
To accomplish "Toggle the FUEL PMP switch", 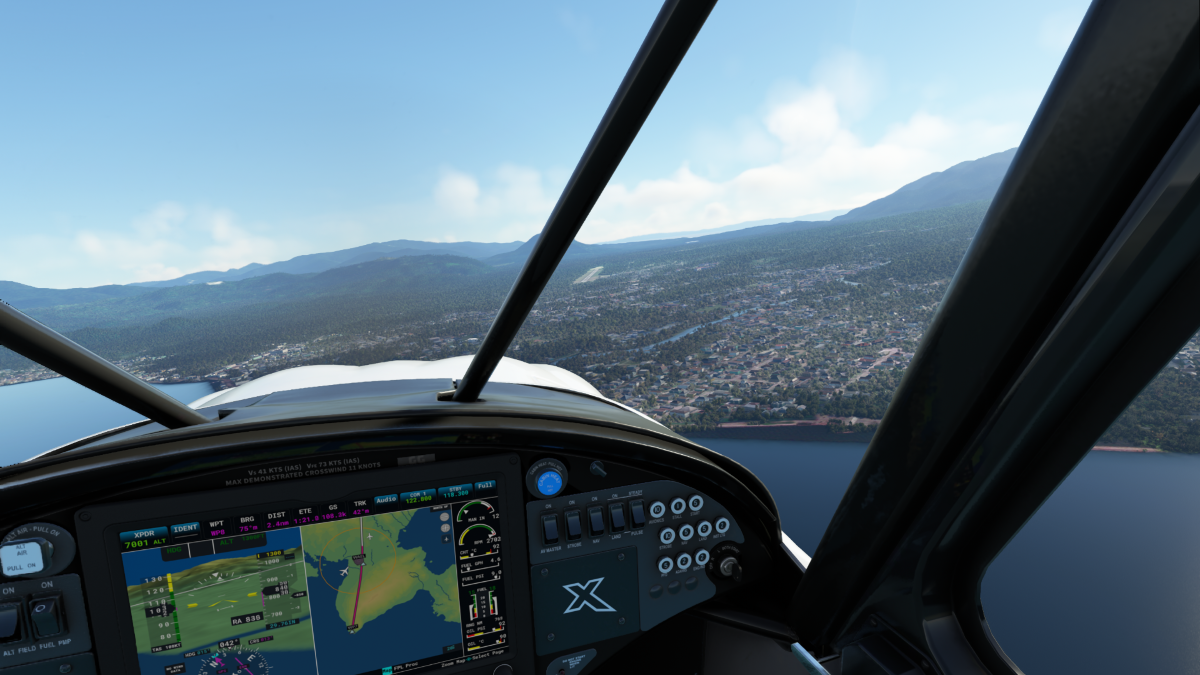I will pyautogui.click(x=45, y=616).
